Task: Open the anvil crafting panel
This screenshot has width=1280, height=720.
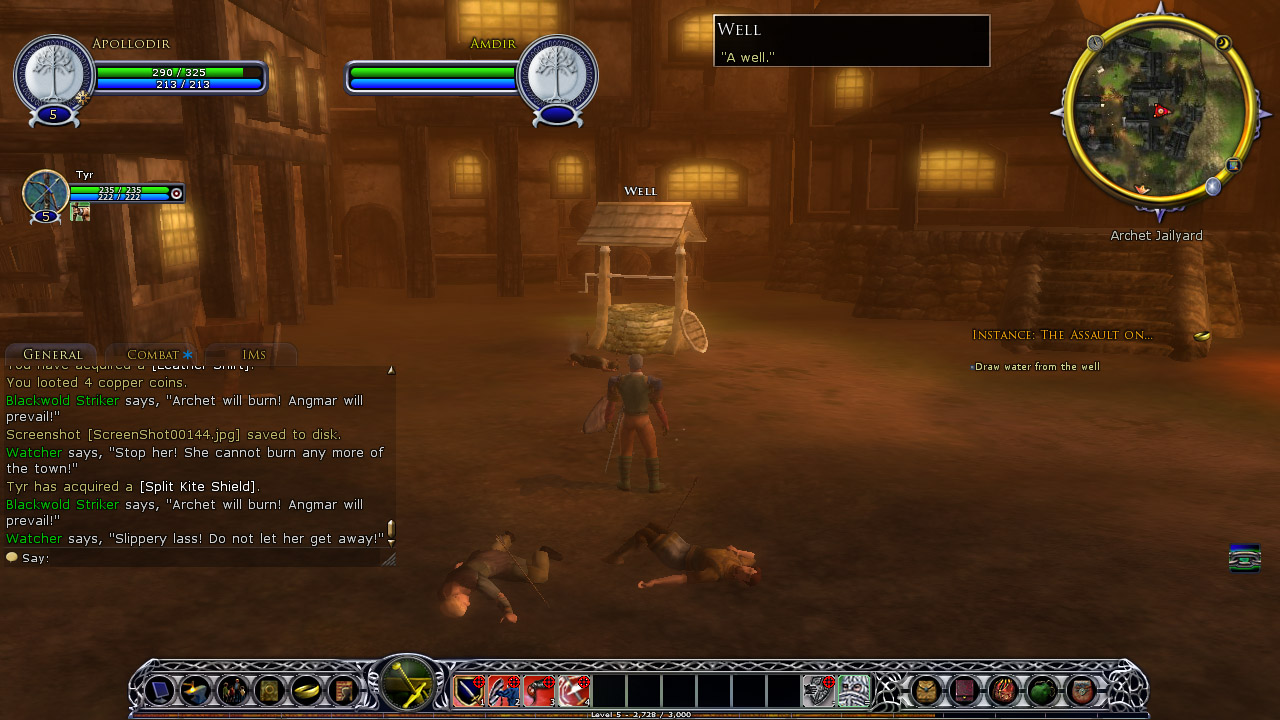Action: 196,690
